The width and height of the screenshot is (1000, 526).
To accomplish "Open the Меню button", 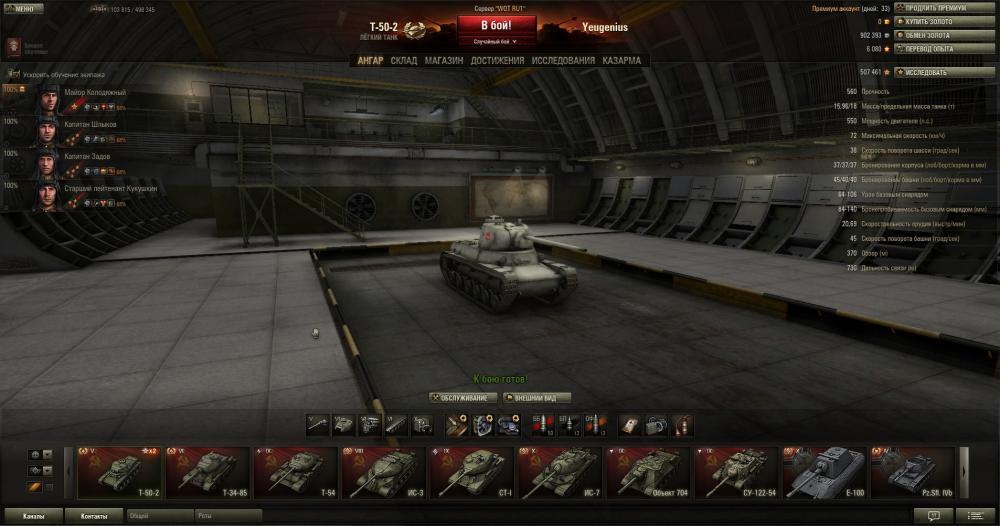I will tap(23, 8).
